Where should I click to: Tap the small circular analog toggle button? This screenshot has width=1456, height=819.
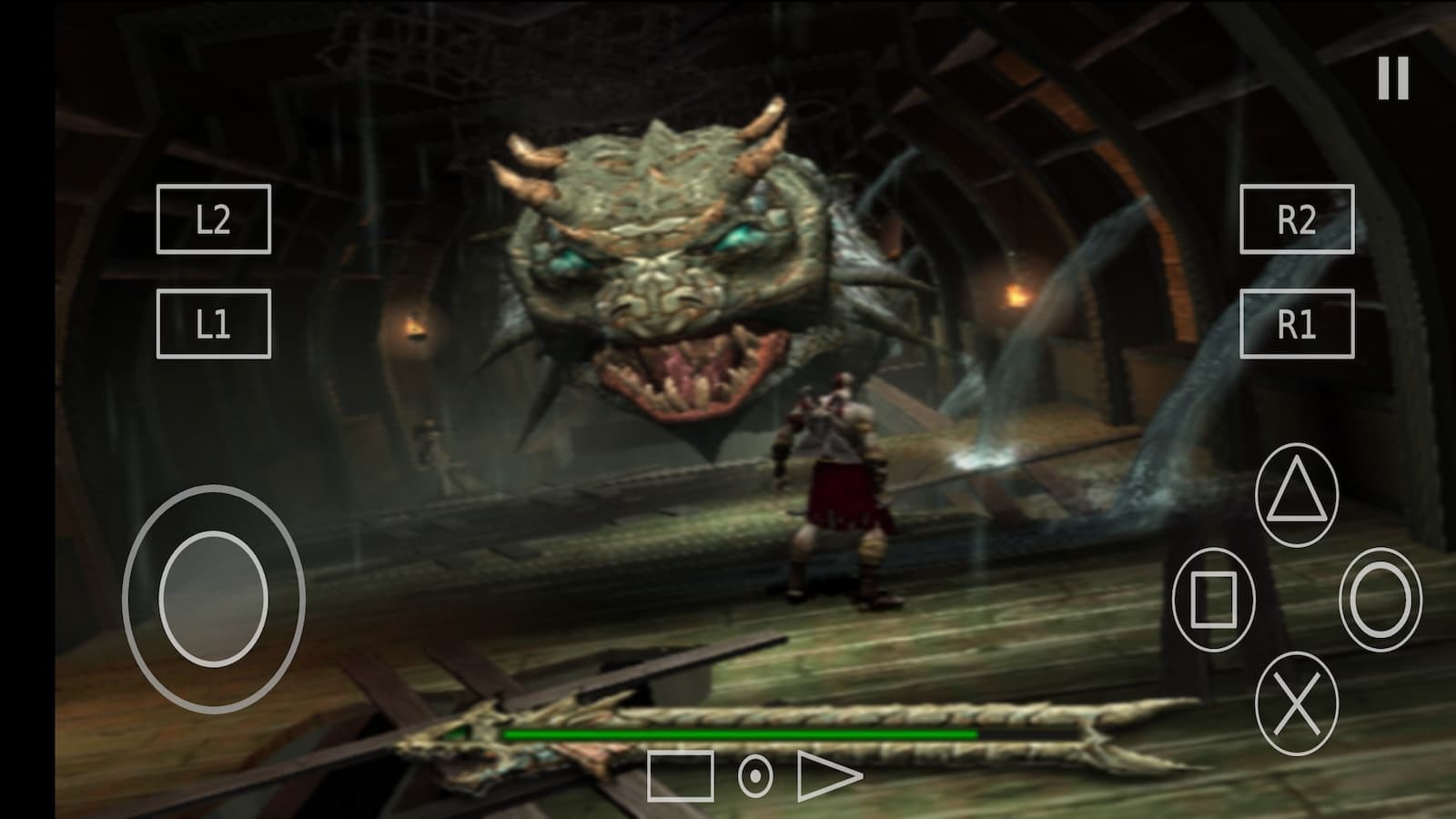(x=755, y=776)
